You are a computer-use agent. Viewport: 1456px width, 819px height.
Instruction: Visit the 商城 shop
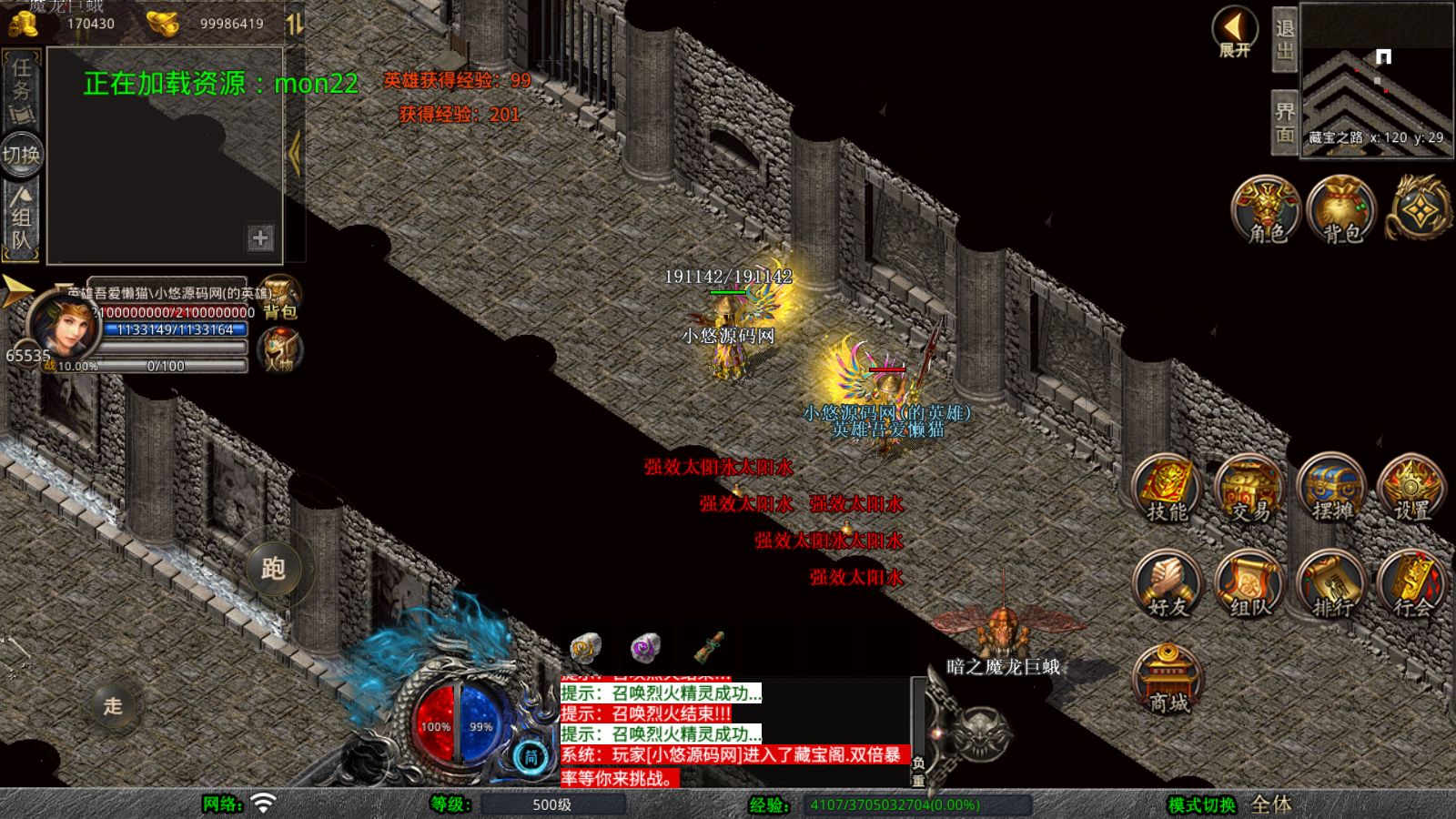click(1168, 679)
